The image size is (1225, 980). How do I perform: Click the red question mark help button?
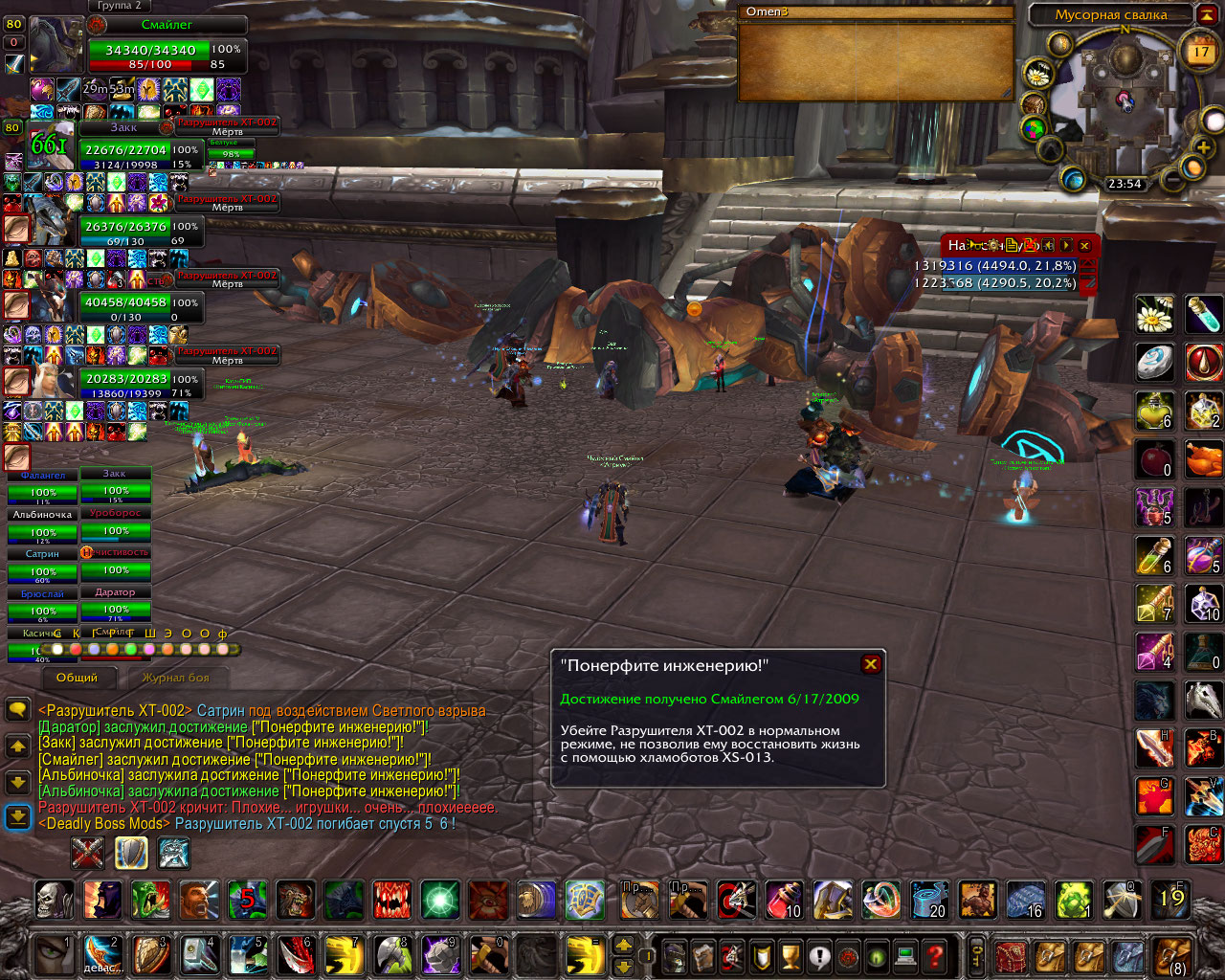[934, 954]
